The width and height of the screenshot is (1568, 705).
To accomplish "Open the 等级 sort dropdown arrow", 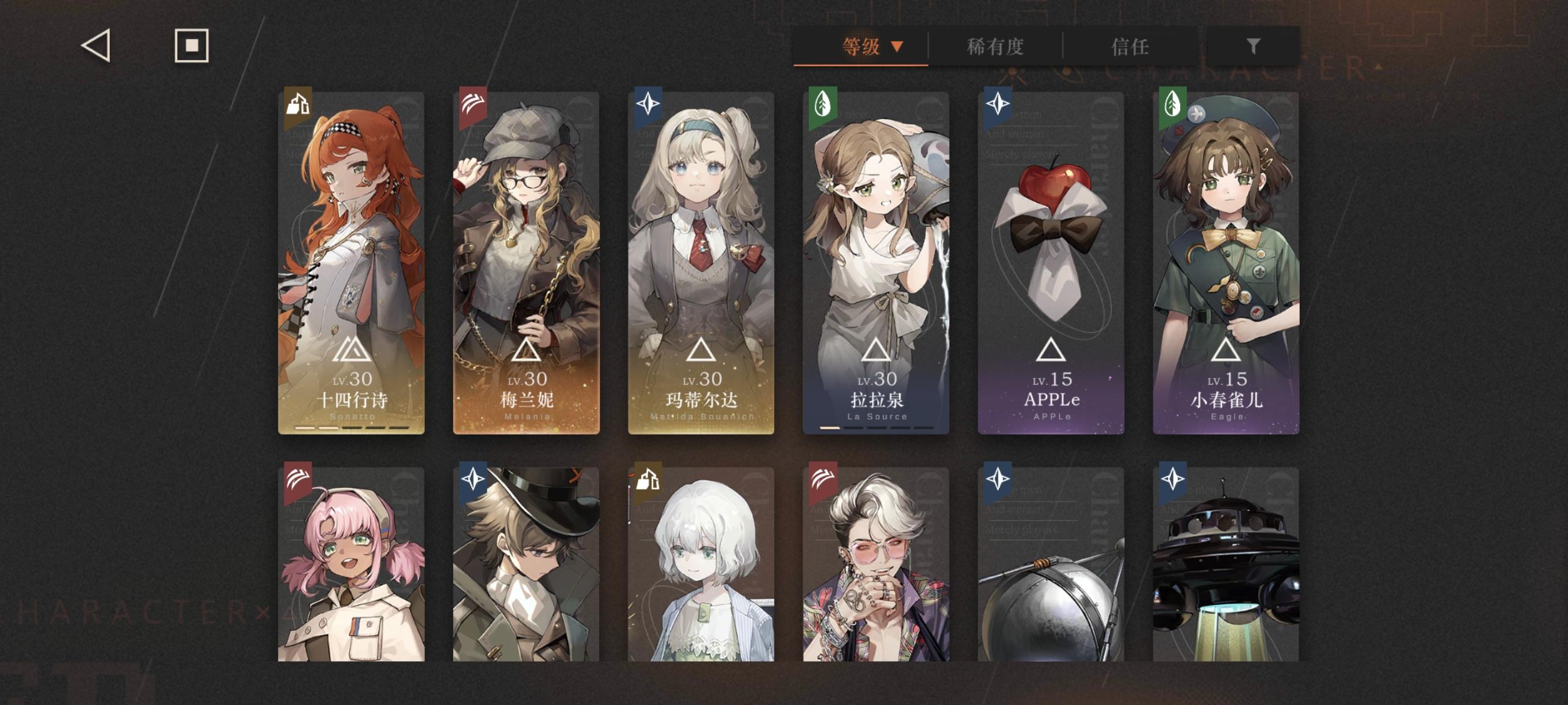I will tap(897, 46).
